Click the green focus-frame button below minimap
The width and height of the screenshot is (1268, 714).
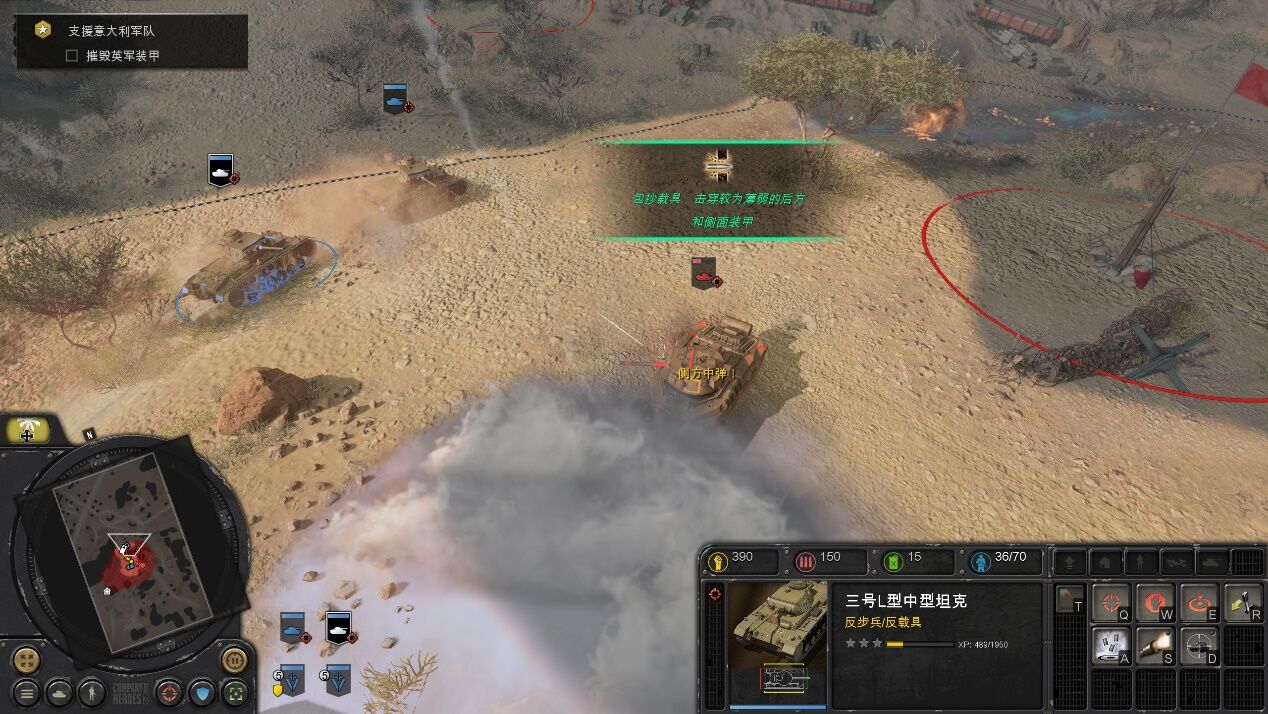pyautogui.click(x=235, y=692)
